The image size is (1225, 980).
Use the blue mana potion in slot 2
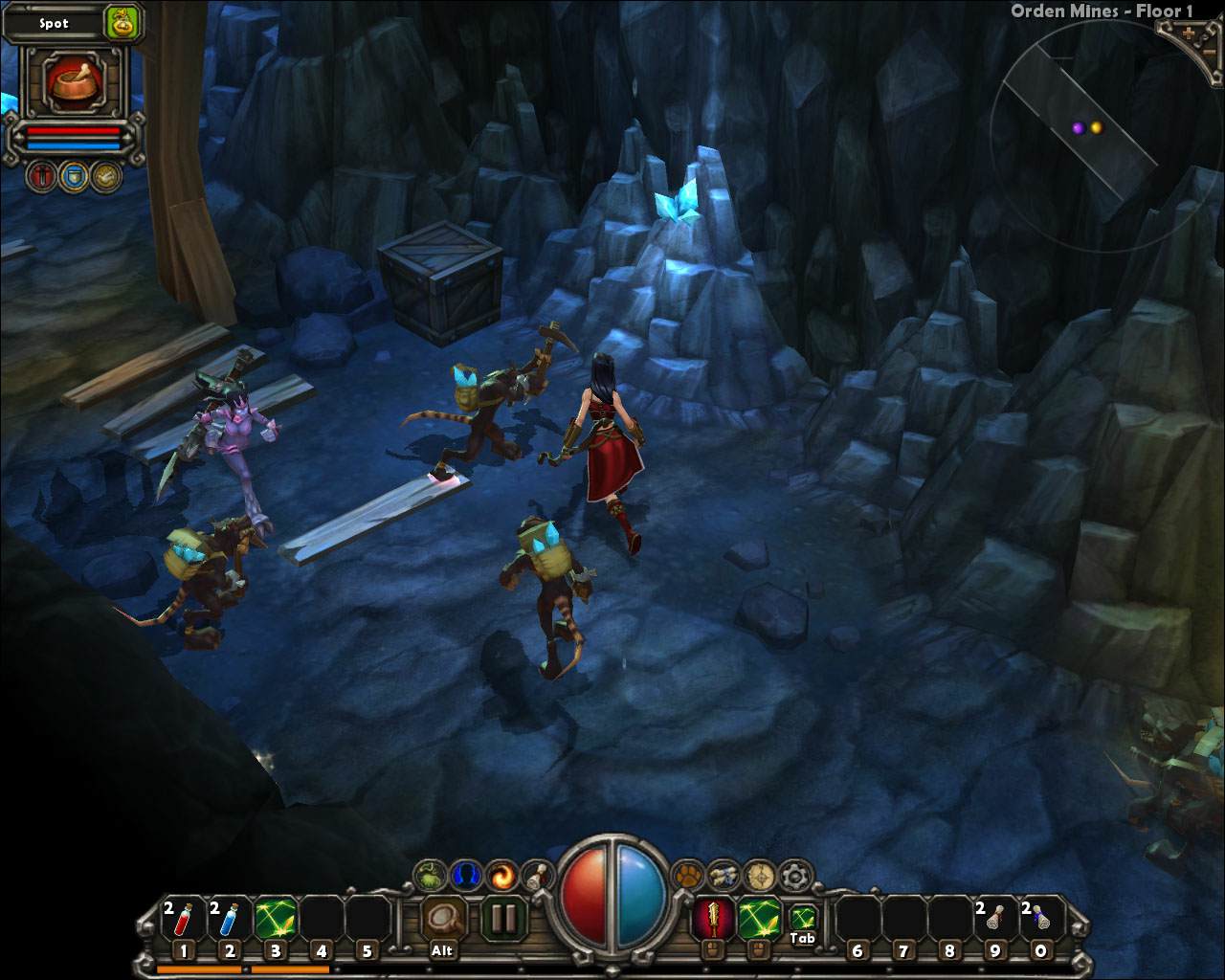tap(229, 921)
